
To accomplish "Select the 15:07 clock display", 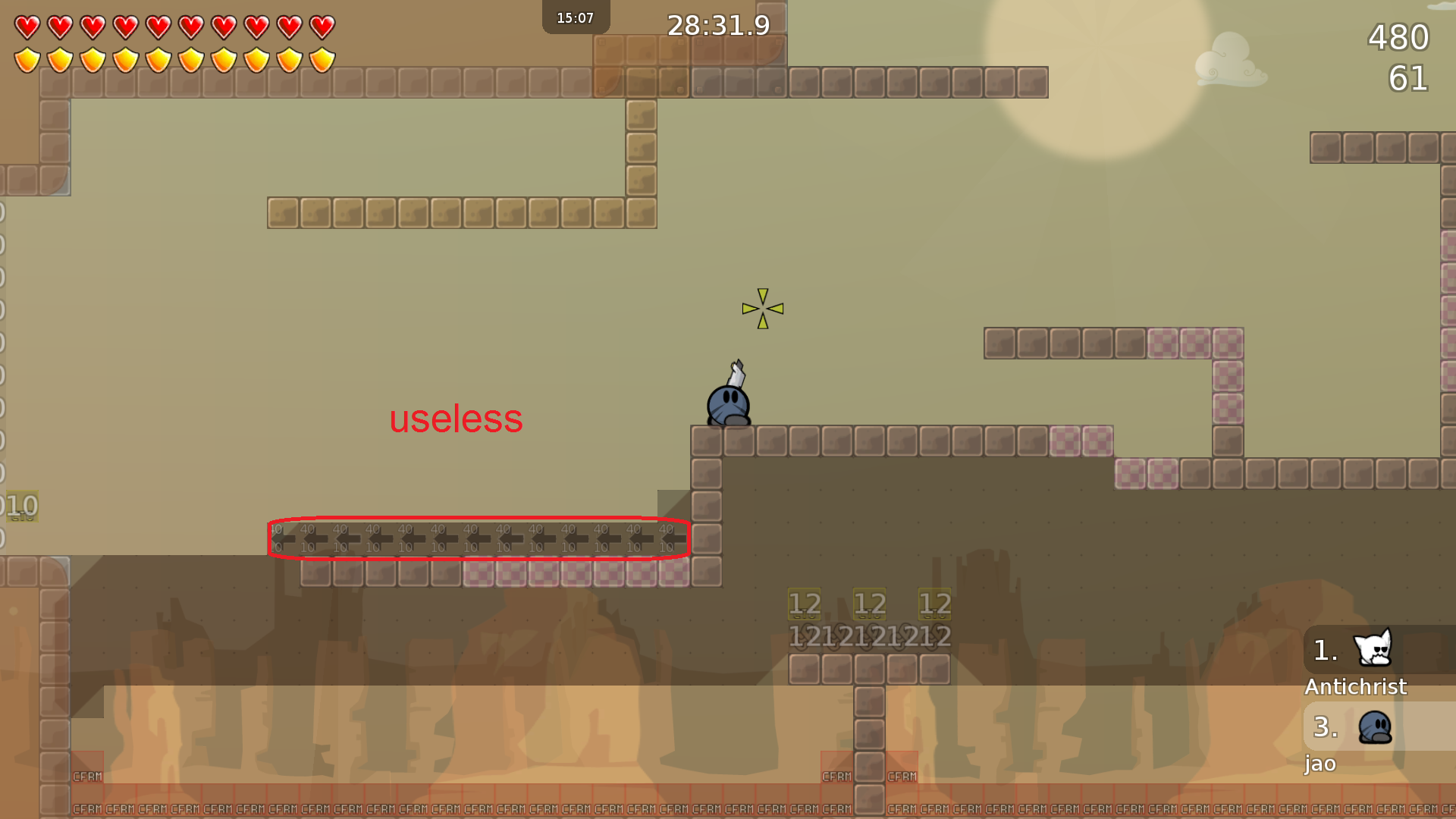I will tap(575, 17).
